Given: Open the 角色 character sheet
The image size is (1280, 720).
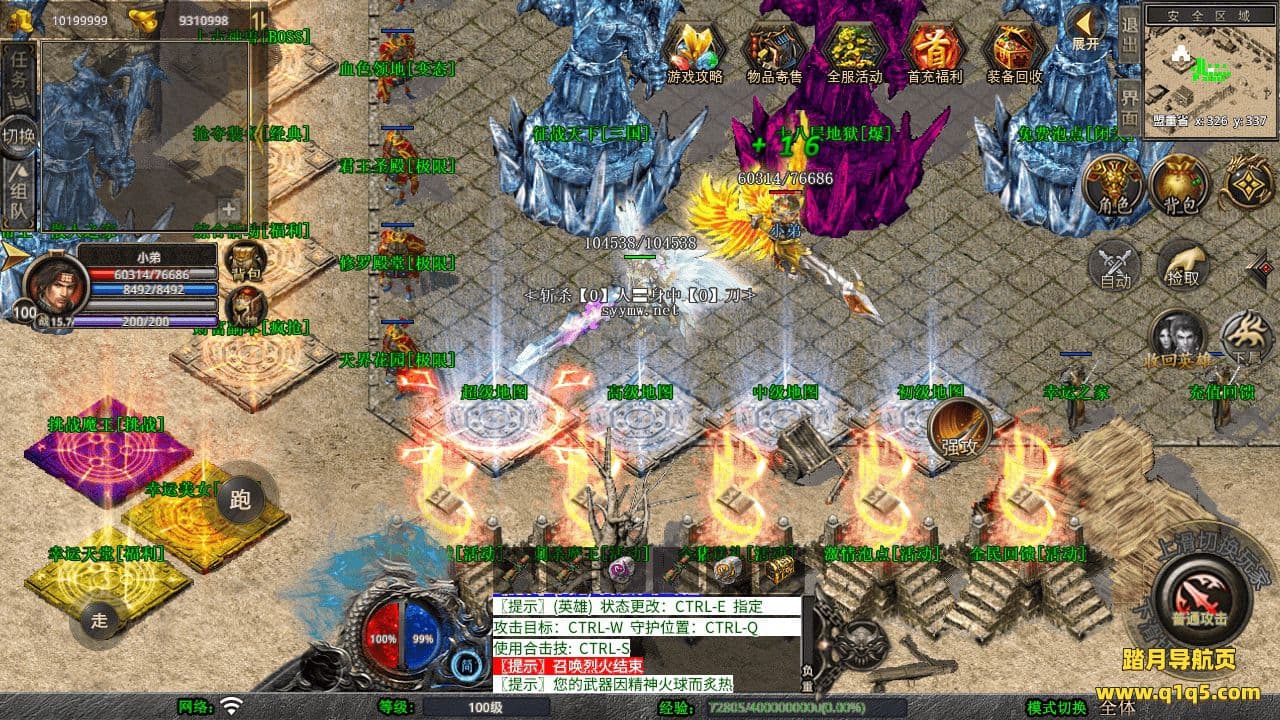Looking at the screenshot, I should pyautogui.click(x=1113, y=186).
